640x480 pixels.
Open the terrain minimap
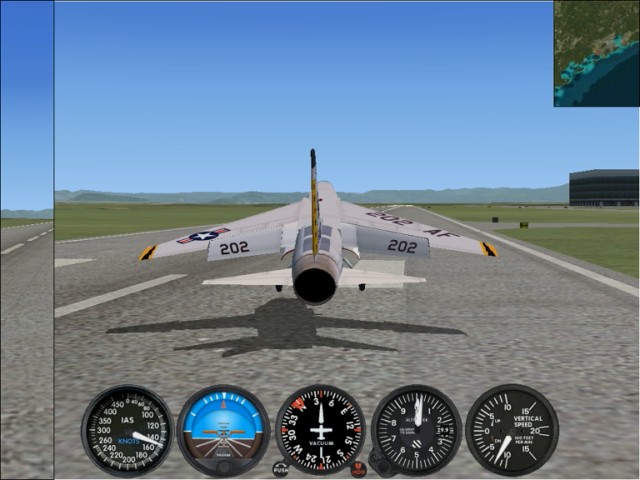pos(596,53)
